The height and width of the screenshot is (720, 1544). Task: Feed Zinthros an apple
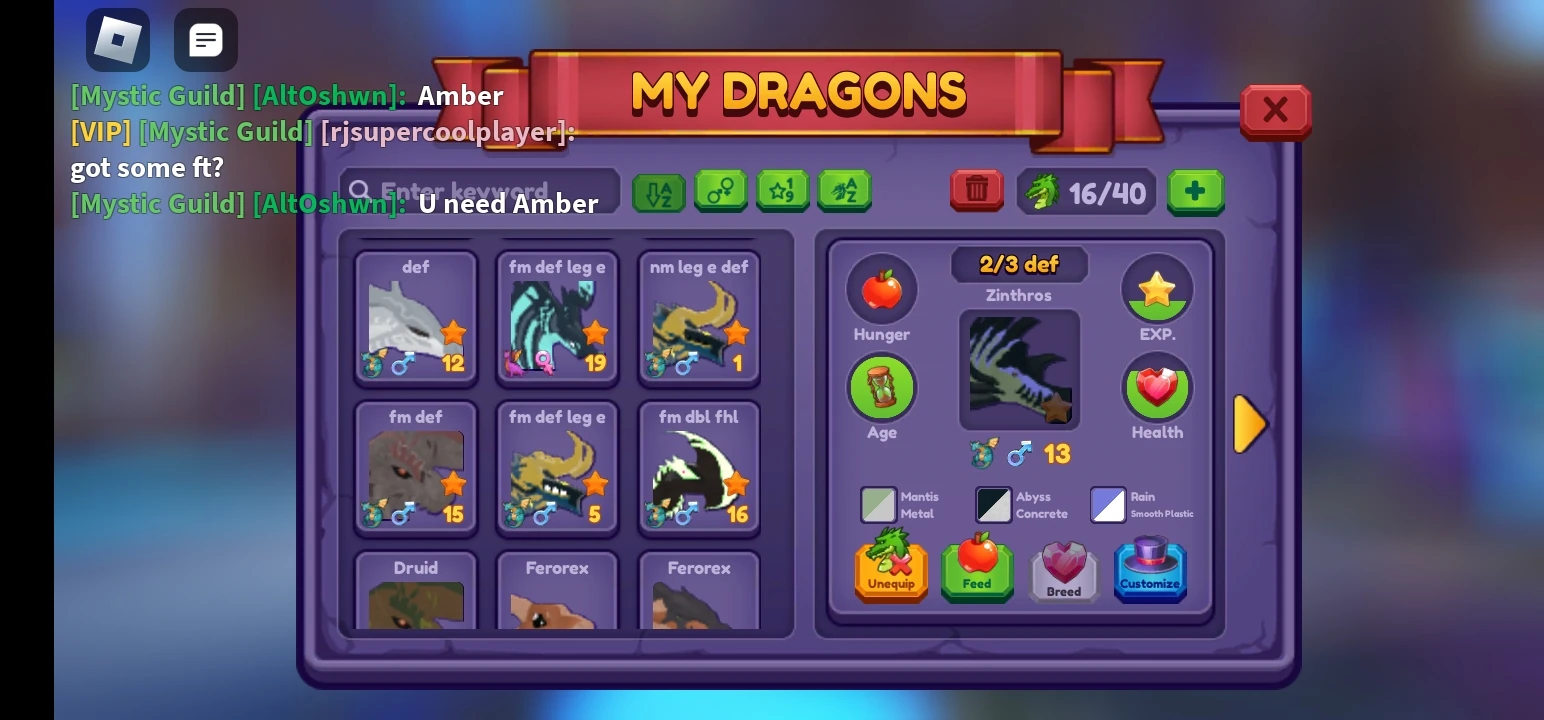[x=977, y=570]
